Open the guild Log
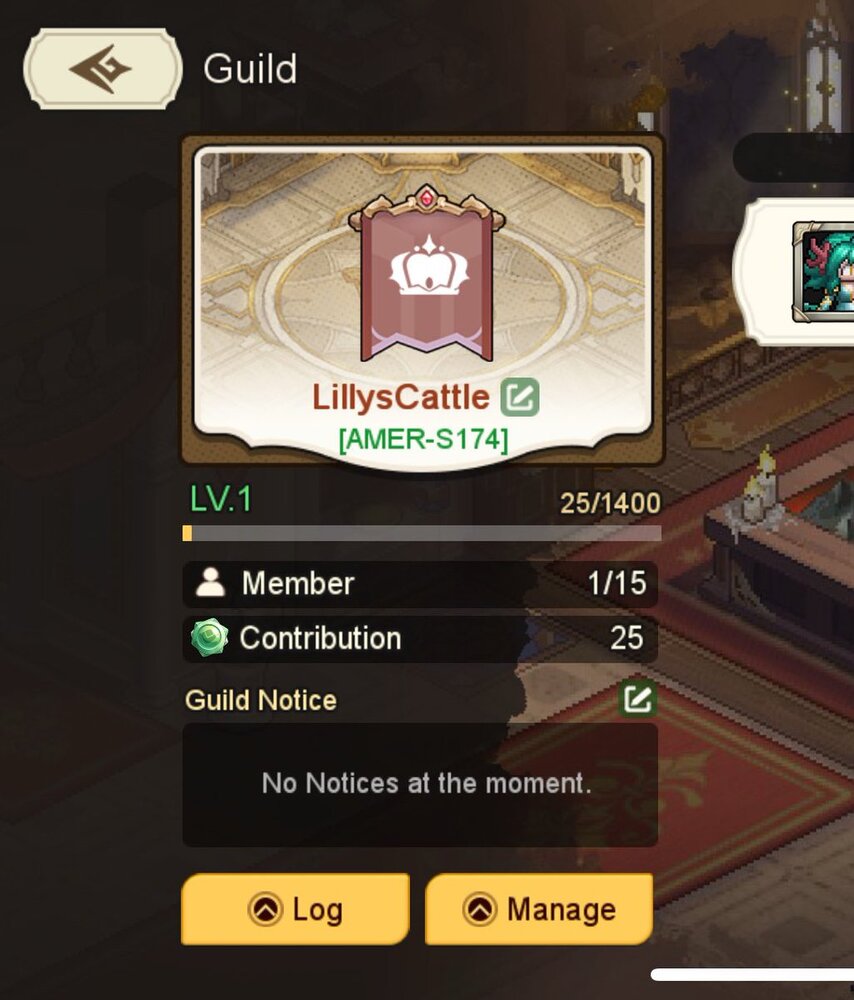 pyautogui.click(x=295, y=909)
